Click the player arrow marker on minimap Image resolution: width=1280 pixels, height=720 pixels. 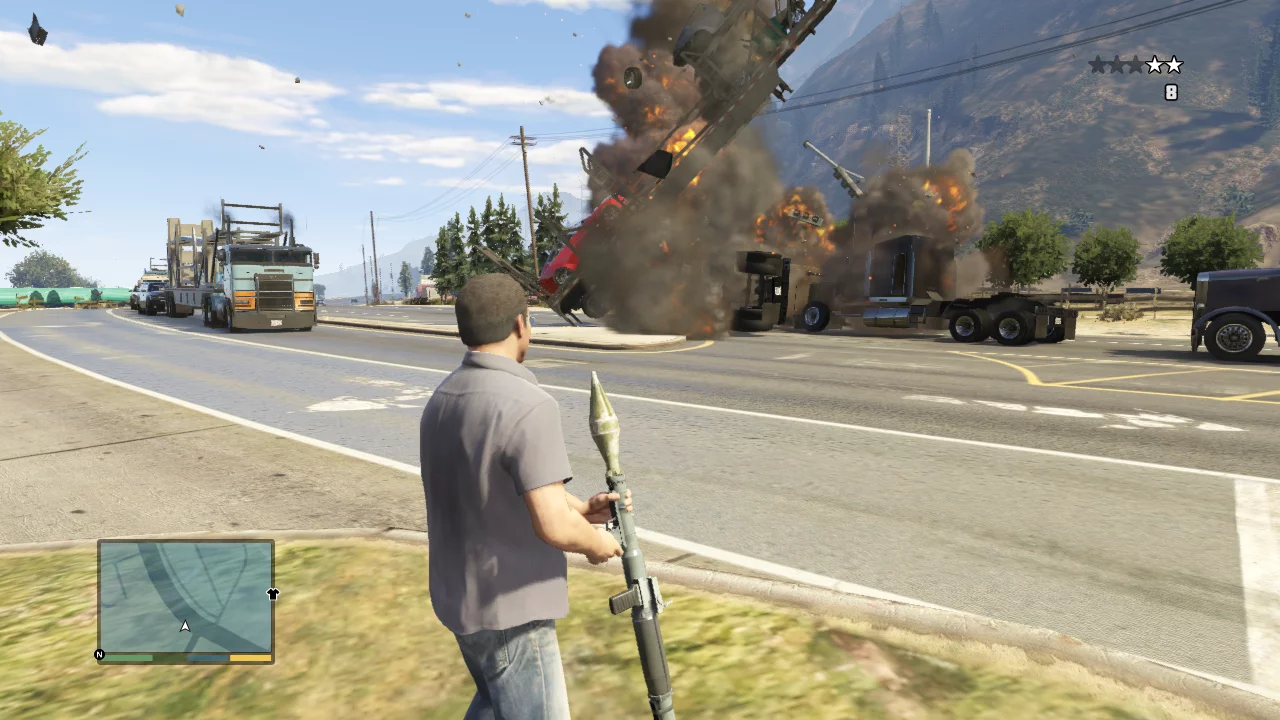tap(185, 627)
